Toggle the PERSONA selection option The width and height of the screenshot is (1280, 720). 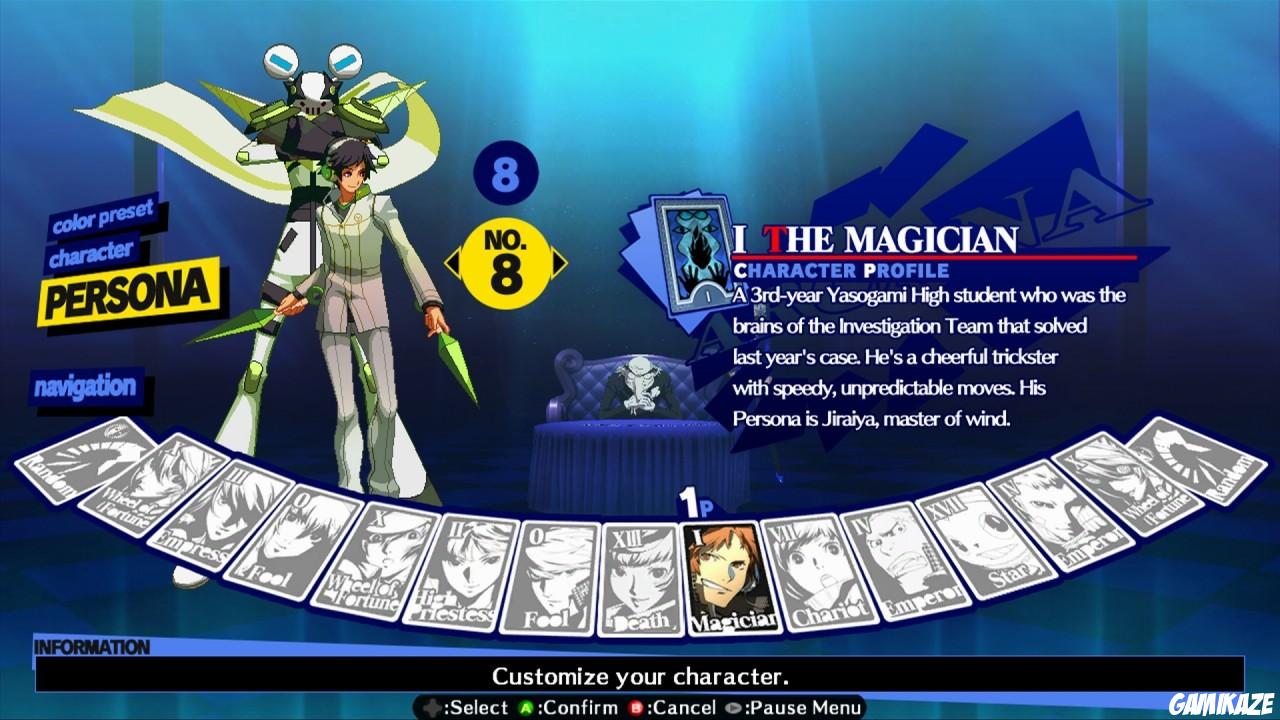click(130, 290)
